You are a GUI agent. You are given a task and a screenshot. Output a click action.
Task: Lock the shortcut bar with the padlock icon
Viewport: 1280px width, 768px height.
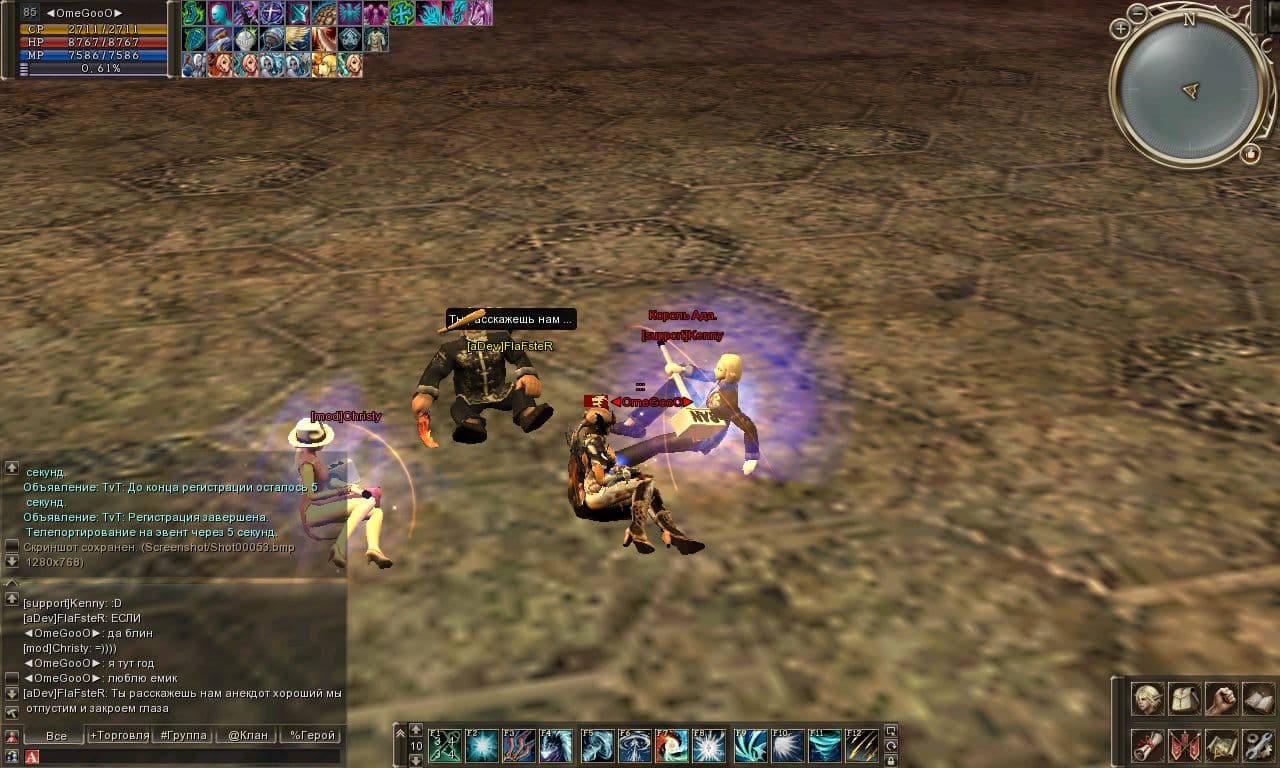889,761
